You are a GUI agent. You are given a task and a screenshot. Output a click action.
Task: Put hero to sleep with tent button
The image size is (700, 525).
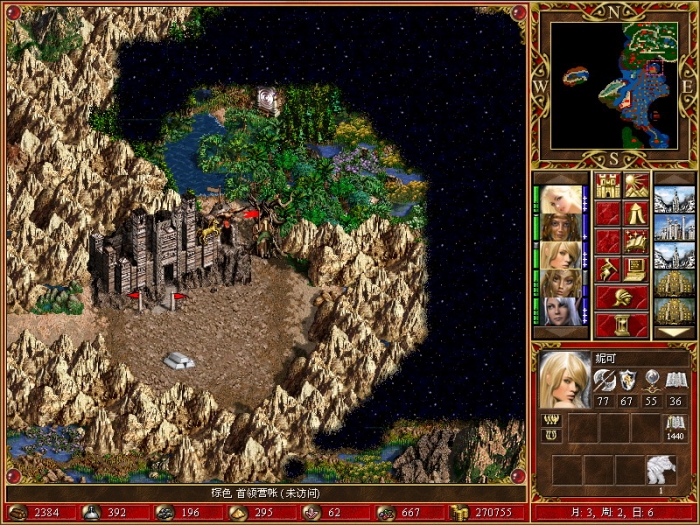(x=635, y=212)
